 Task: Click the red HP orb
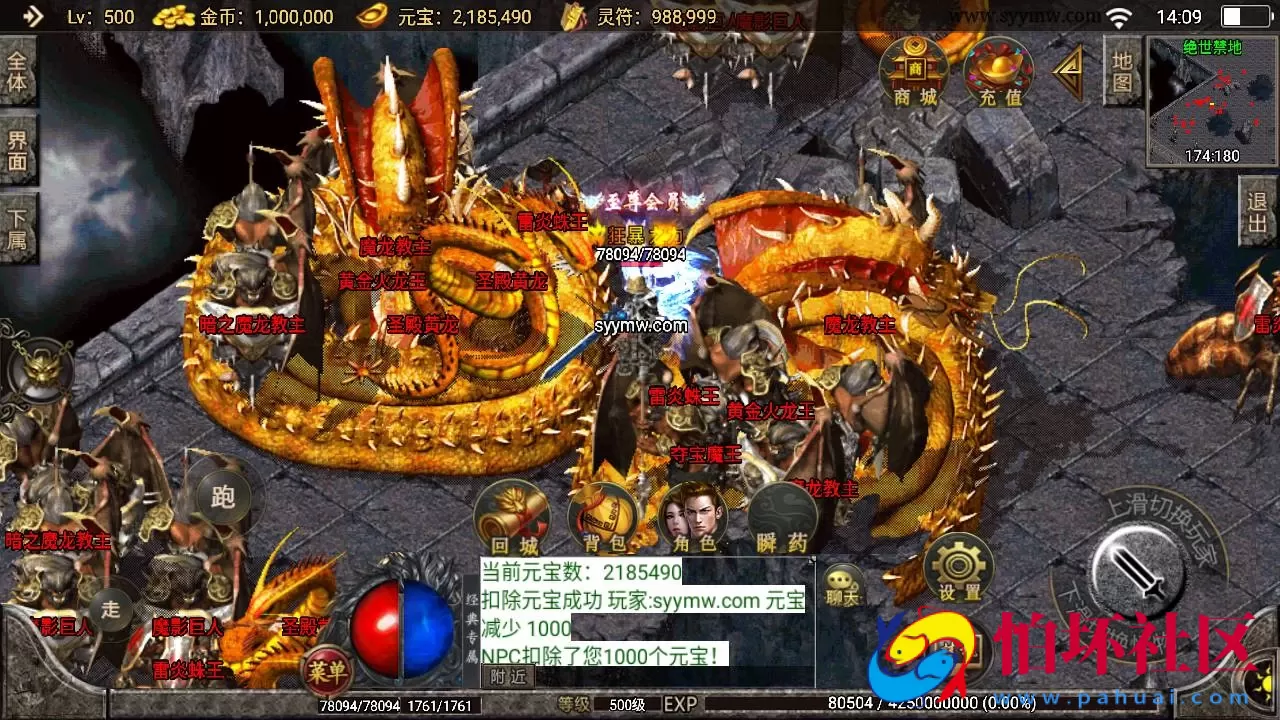tap(380, 620)
